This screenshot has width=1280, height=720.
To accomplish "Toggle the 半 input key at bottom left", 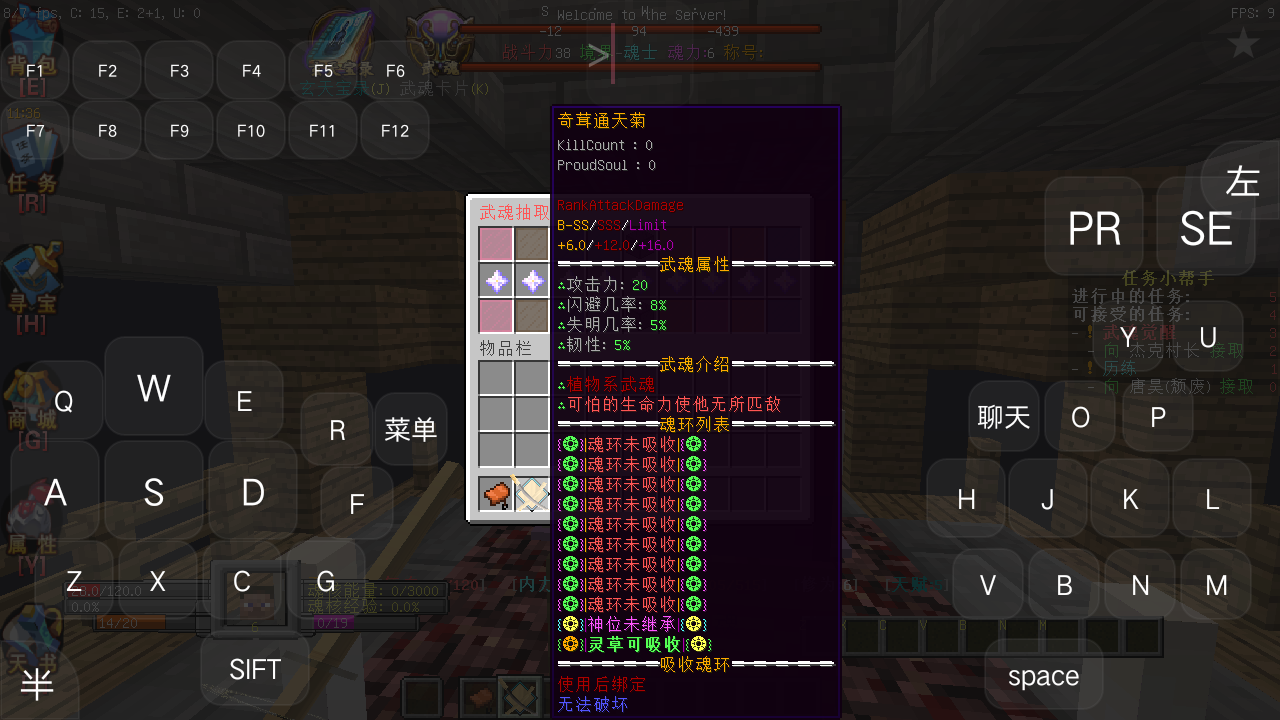I will click(x=38, y=683).
